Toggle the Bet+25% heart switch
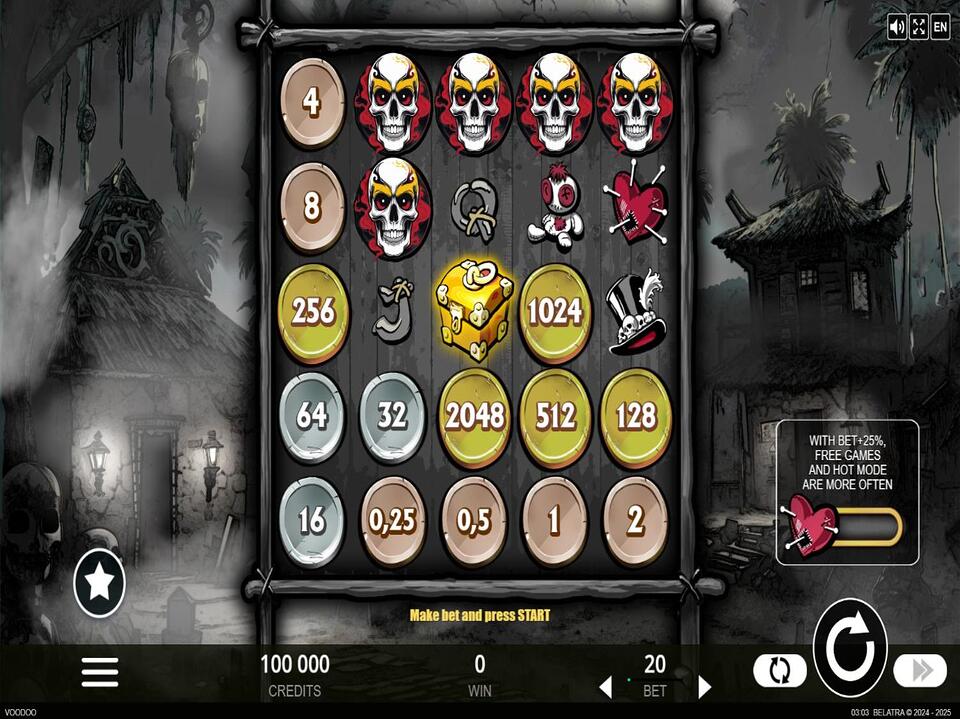This screenshot has height=719, width=960. (845, 526)
